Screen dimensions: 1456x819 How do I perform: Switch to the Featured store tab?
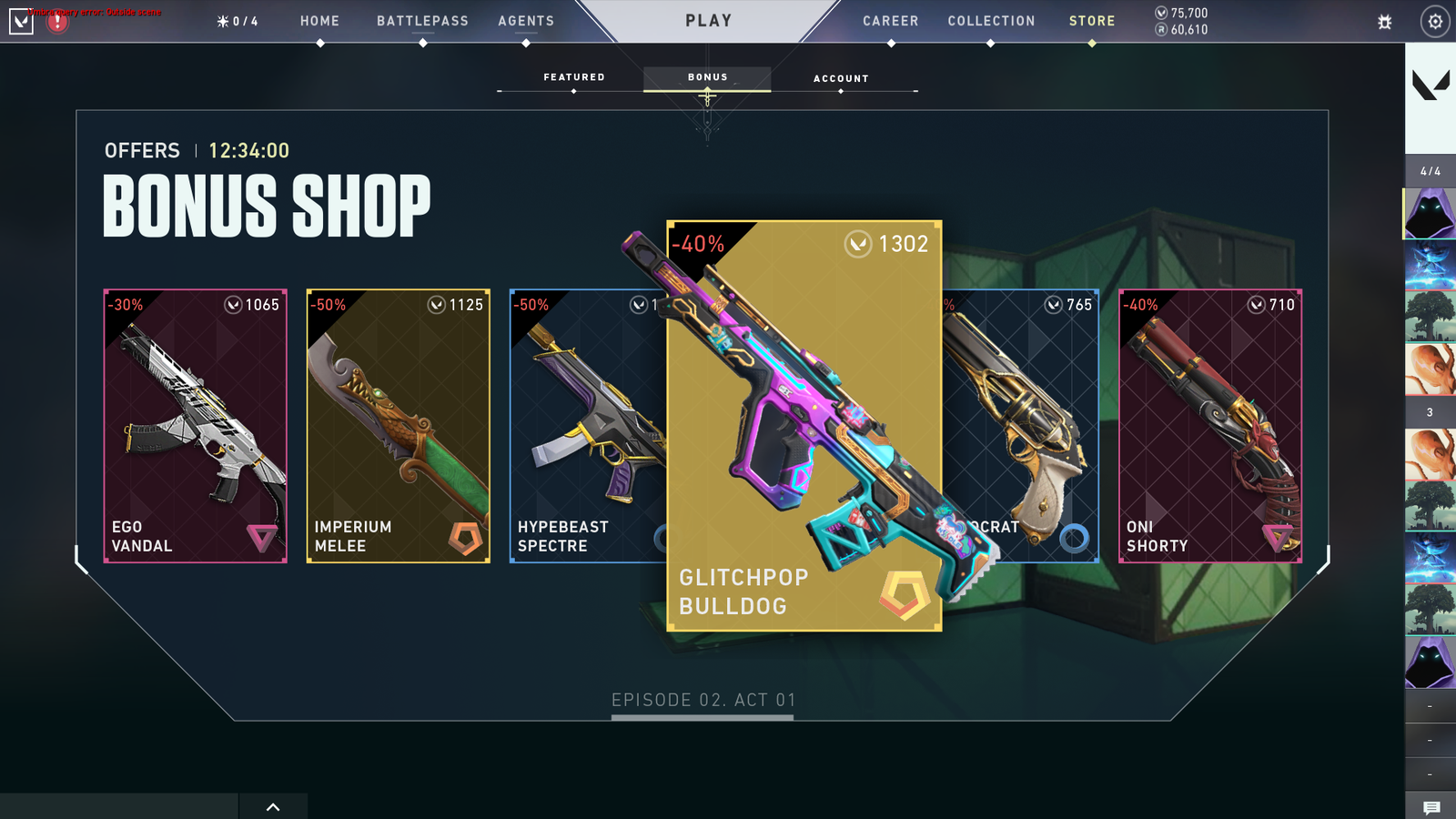coord(573,77)
